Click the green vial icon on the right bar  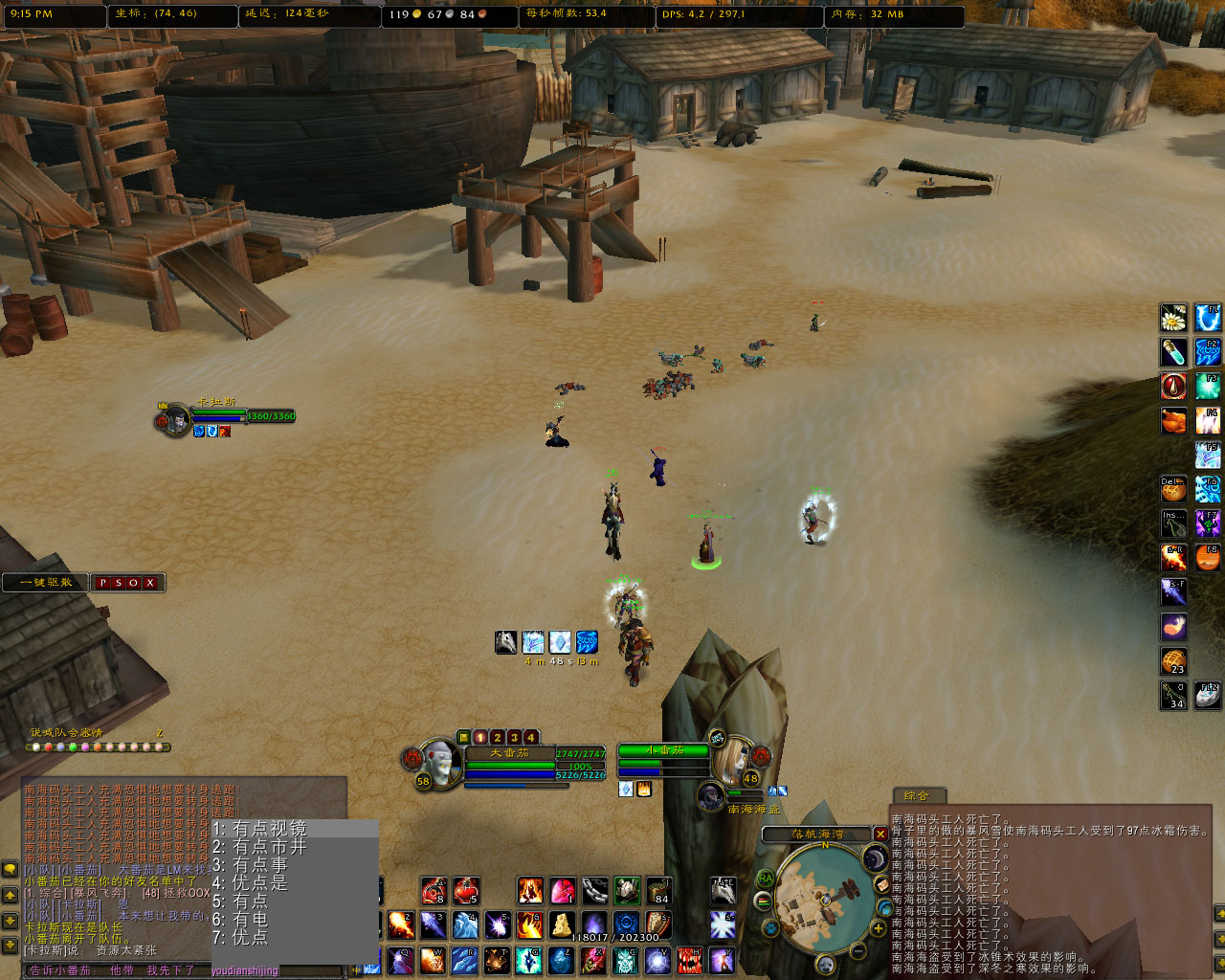(x=1173, y=351)
